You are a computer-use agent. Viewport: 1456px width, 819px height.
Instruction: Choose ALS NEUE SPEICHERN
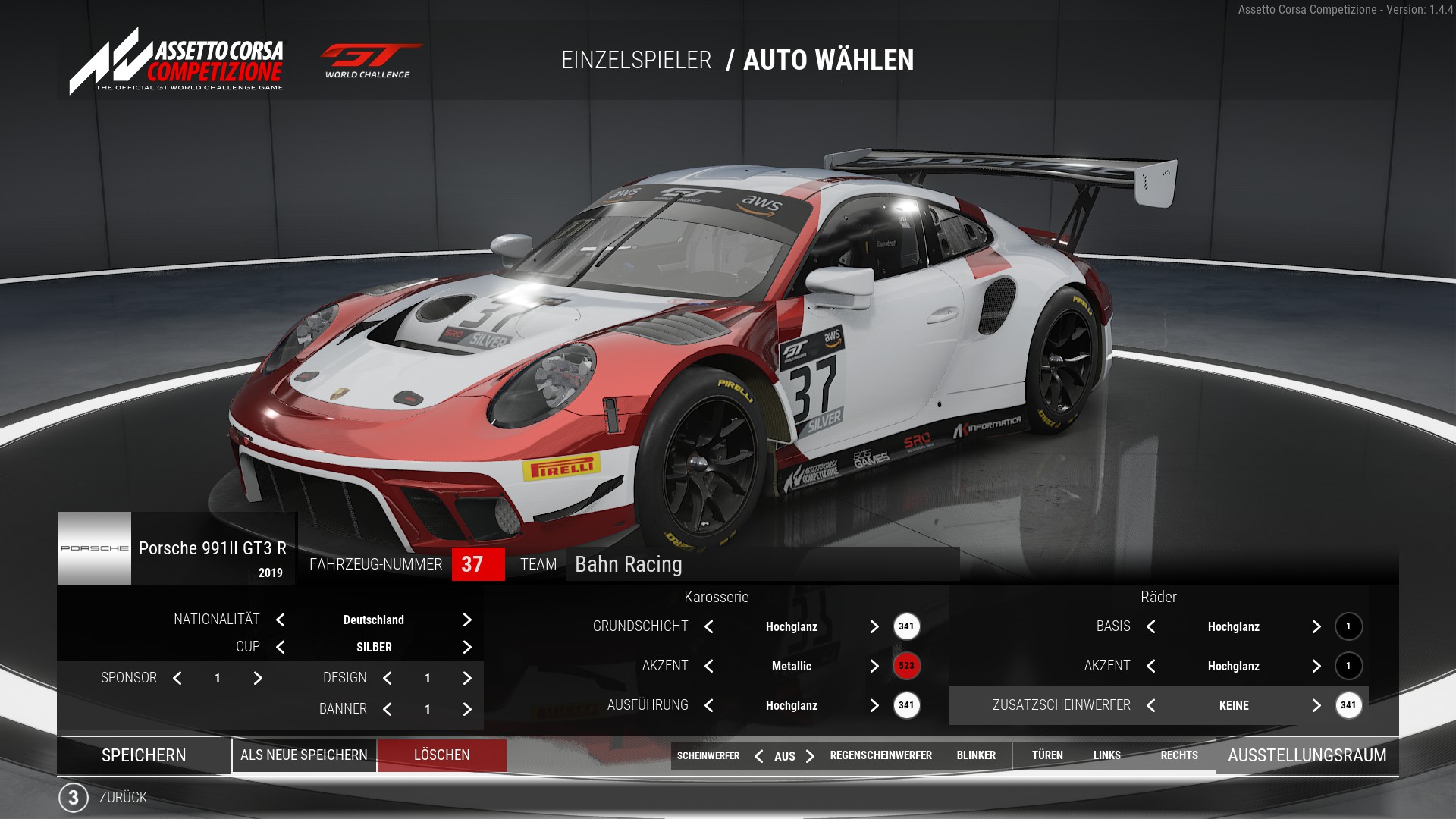[304, 755]
